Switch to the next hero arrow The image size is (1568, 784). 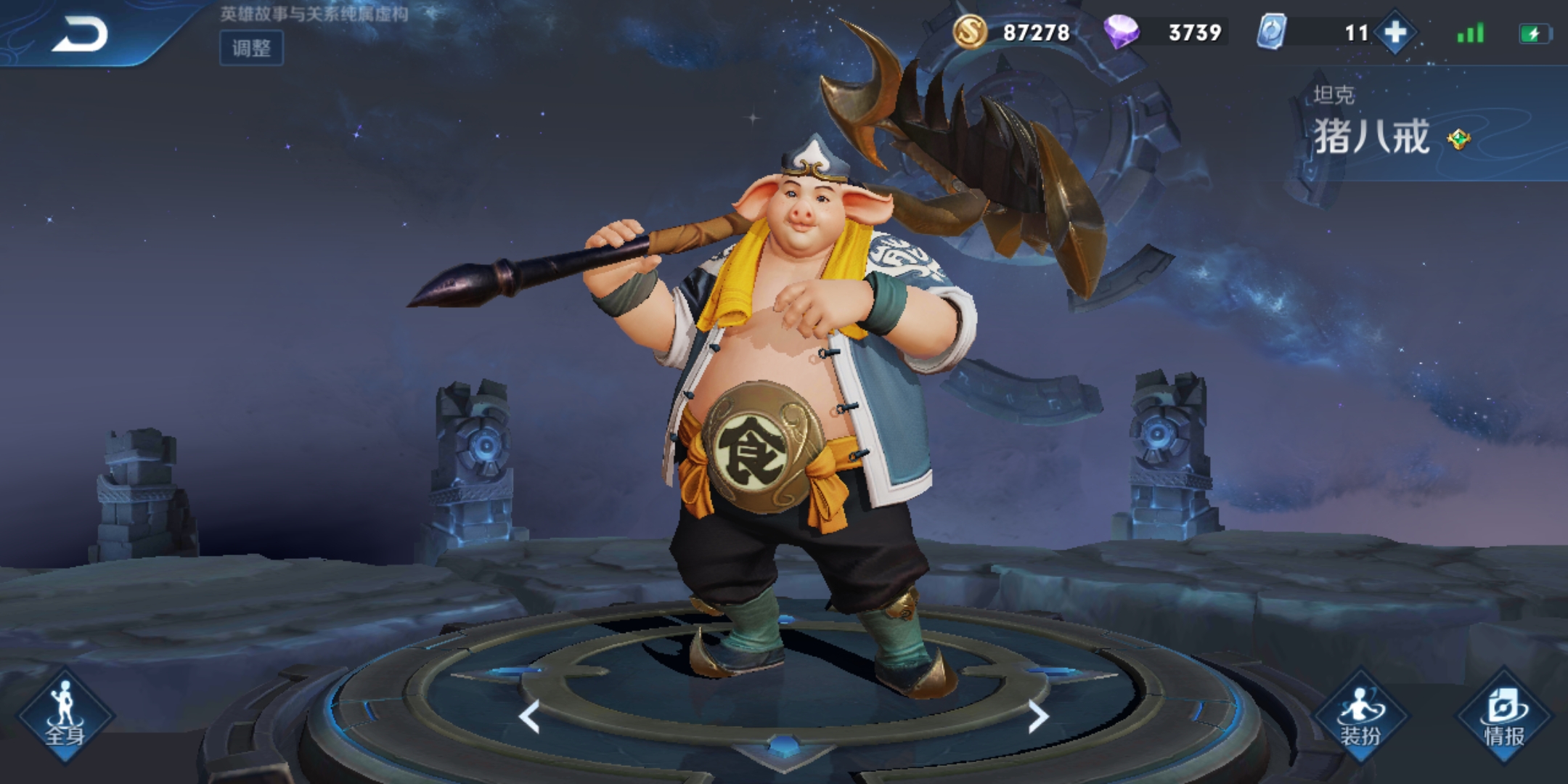point(1039,716)
